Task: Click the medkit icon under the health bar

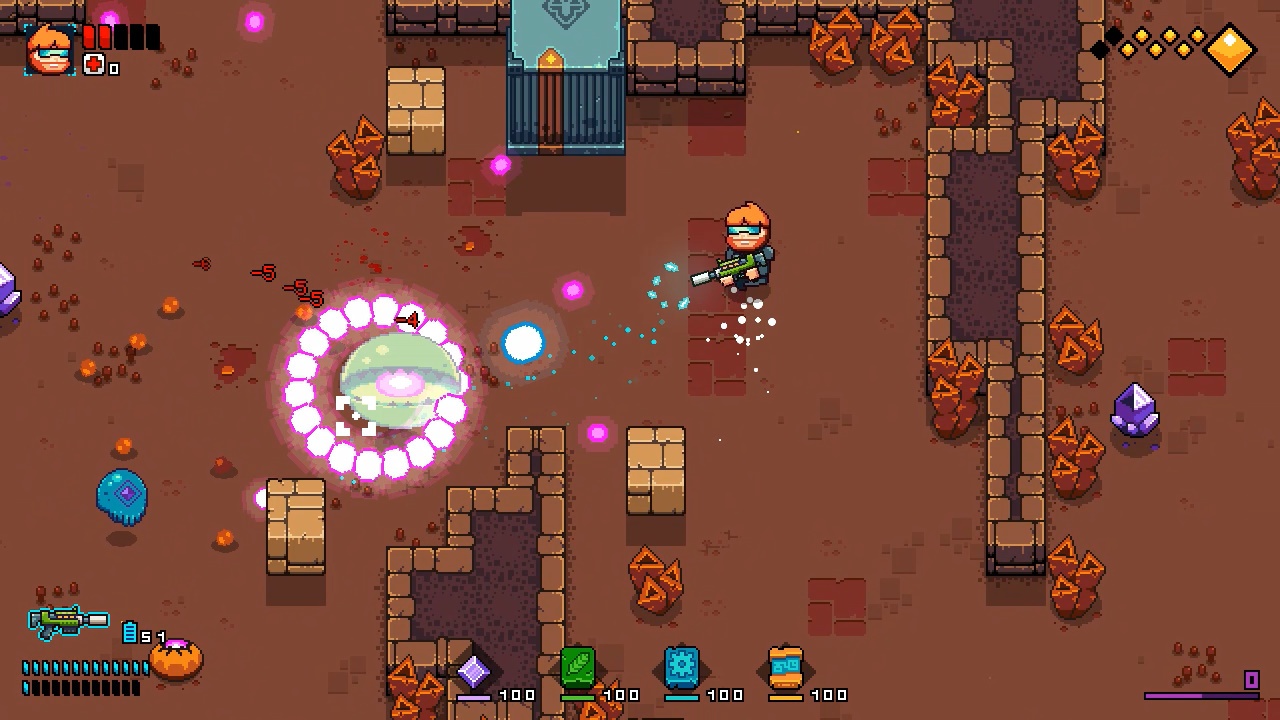Action: click(x=94, y=64)
